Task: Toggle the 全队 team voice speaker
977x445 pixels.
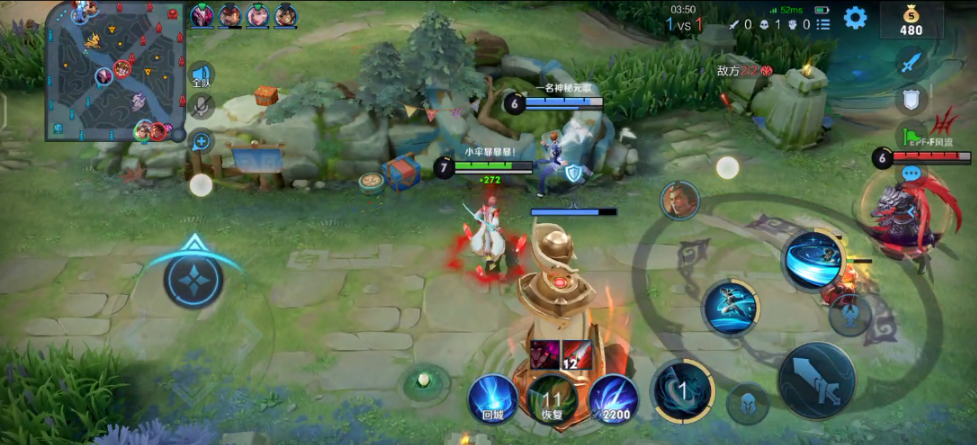Action: [200, 74]
